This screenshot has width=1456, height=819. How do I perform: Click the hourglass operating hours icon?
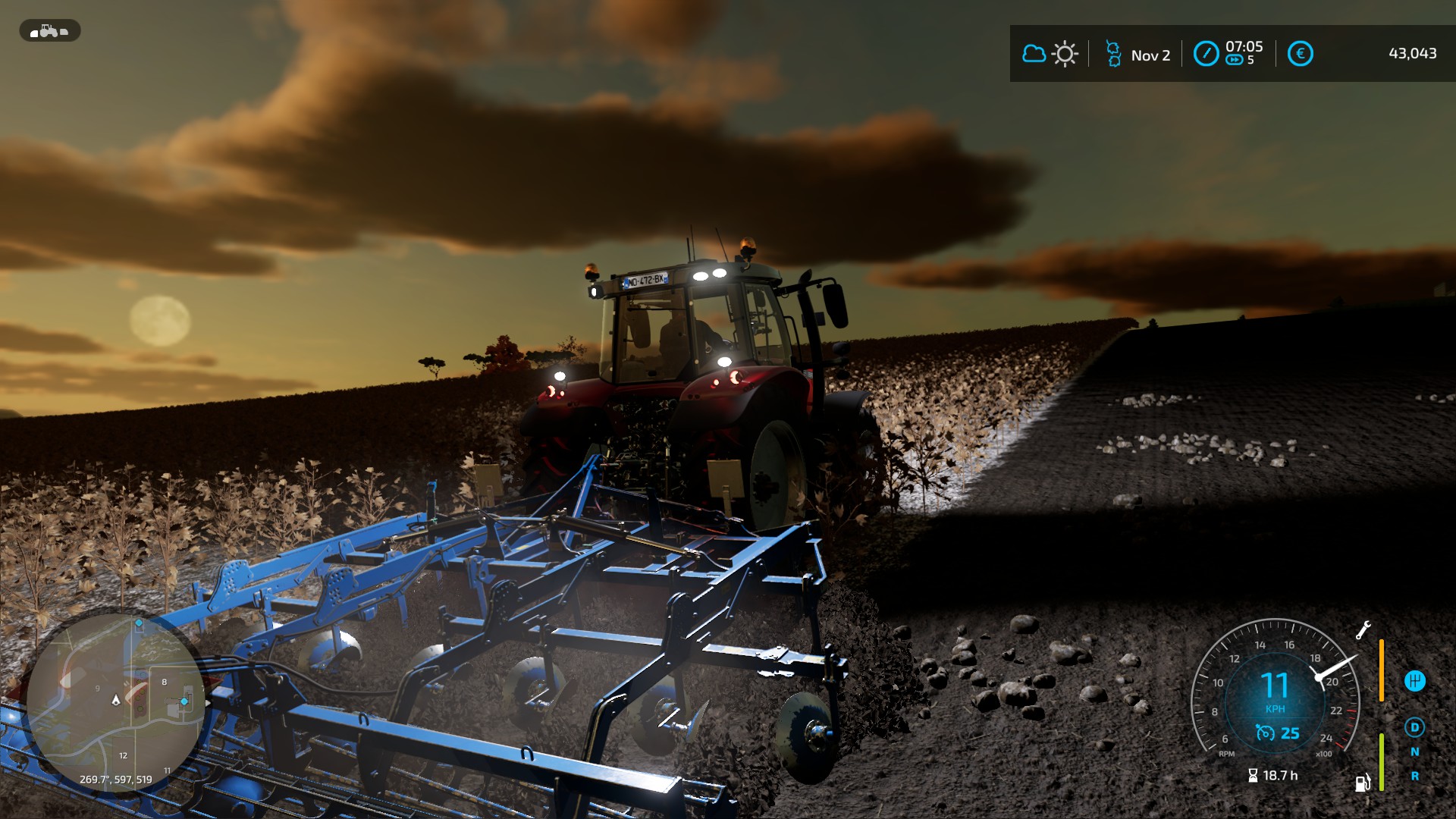point(1253,776)
